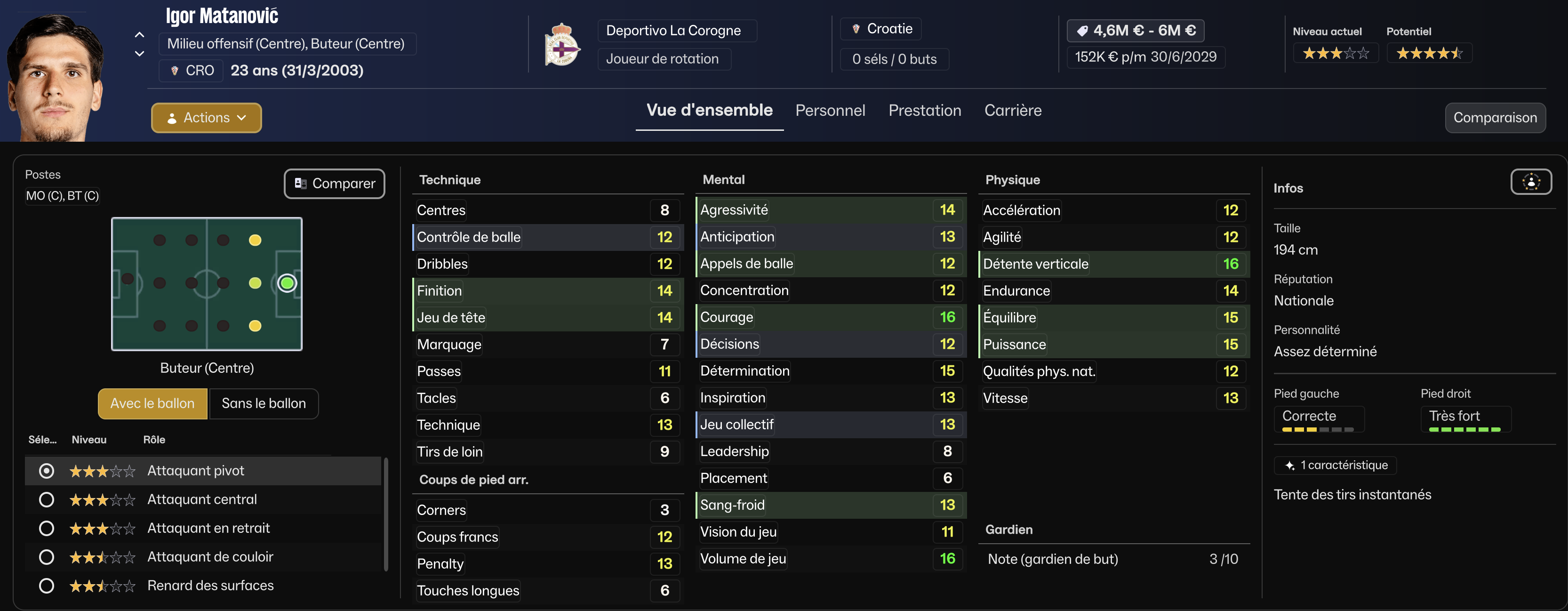Switch to Sans le ballon
The height and width of the screenshot is (611, 1568).
(264, 403)
